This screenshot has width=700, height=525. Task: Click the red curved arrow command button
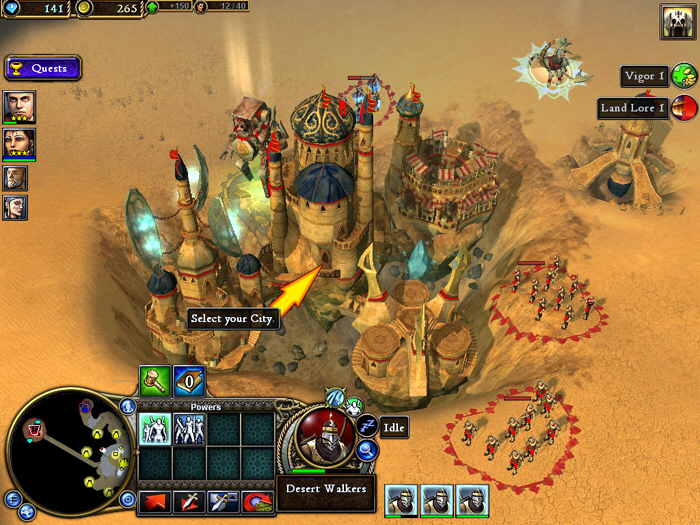[x=257, y=500]
